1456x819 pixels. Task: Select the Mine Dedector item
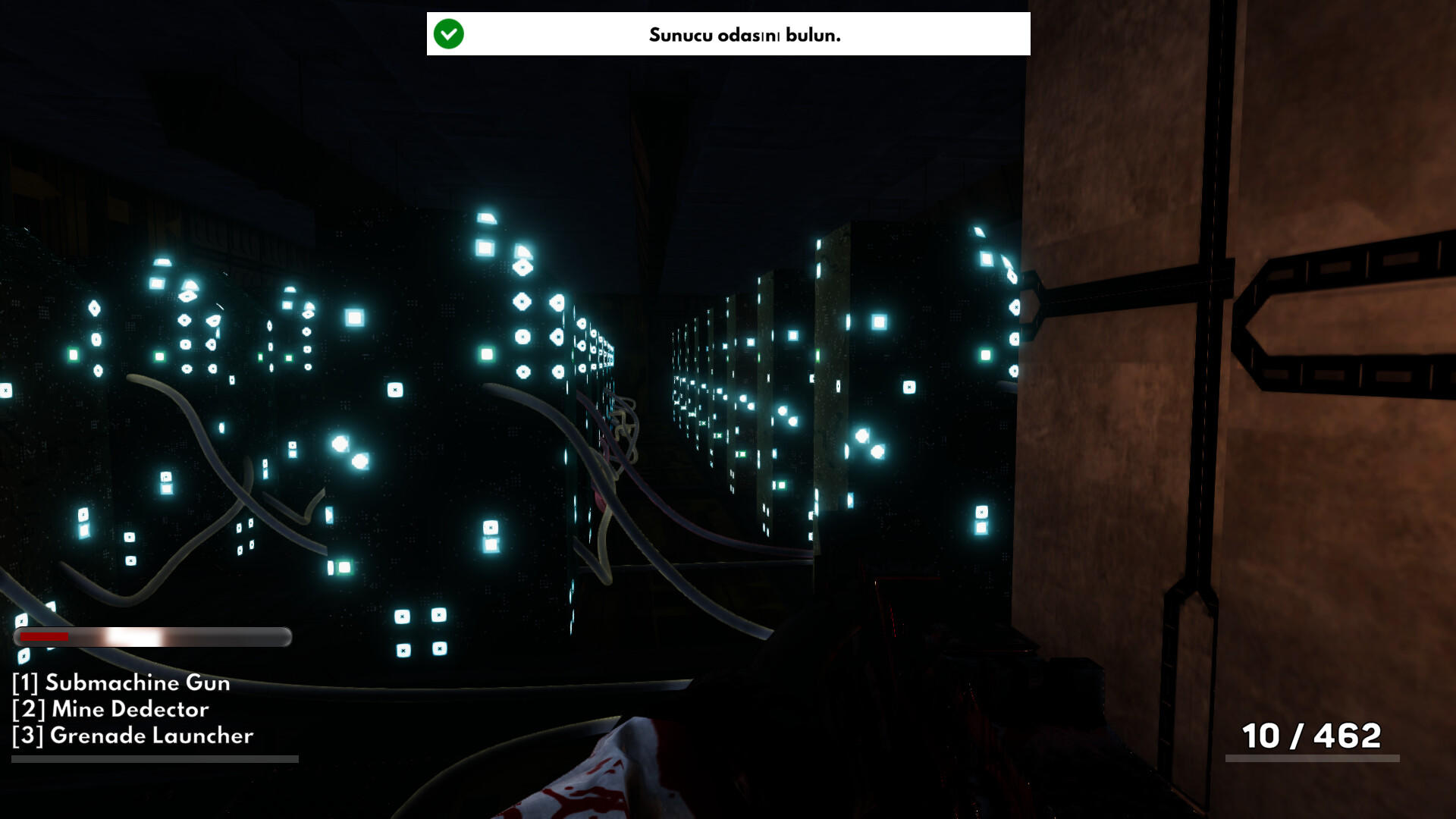111,710
